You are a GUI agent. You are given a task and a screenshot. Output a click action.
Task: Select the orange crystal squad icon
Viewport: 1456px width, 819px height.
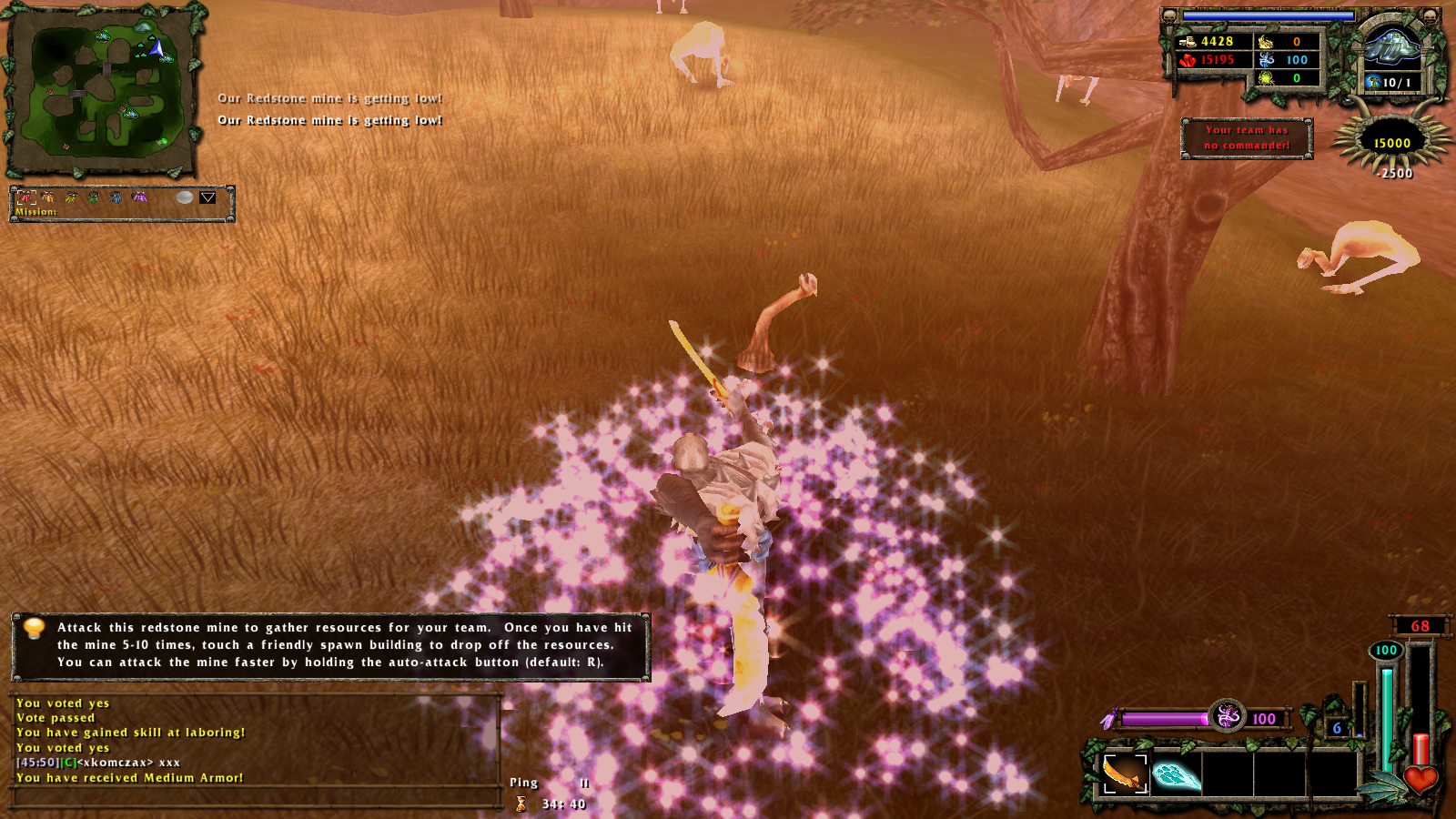(48, 197)
